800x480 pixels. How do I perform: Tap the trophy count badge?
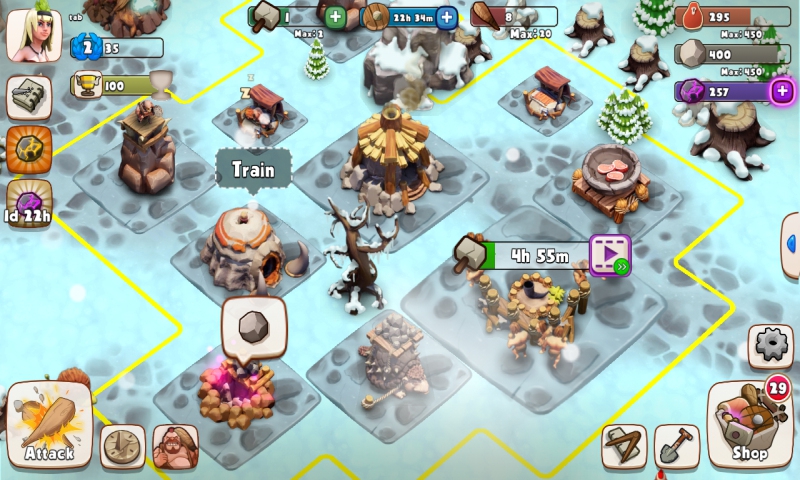(117, 86)
